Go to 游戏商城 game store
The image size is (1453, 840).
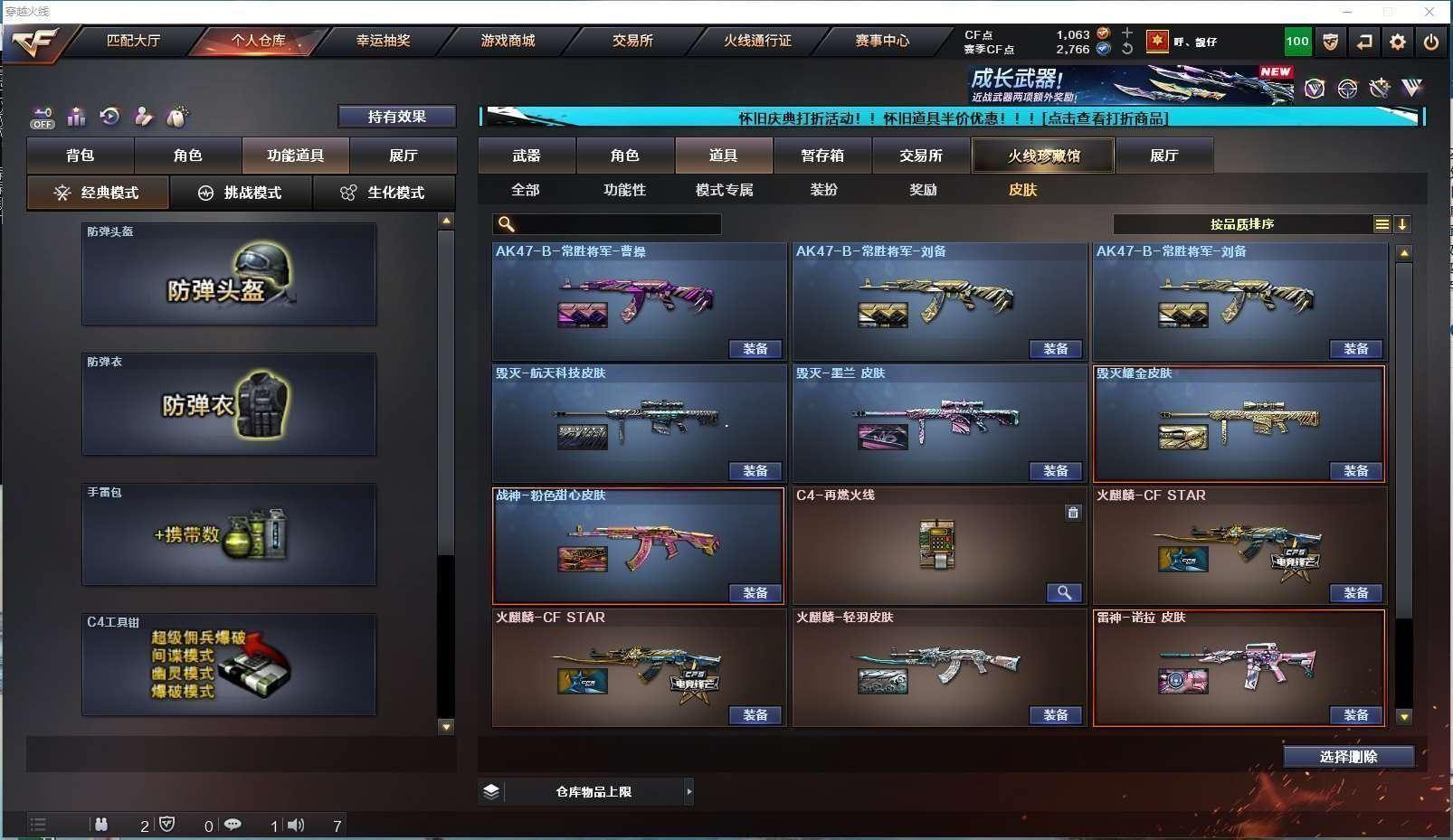point(508,41)
